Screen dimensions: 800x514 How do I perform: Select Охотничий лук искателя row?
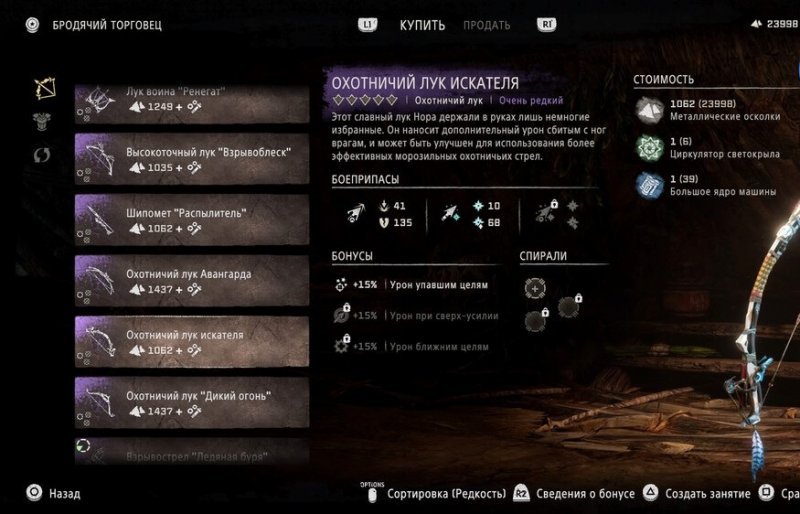[x=190, y=342]
